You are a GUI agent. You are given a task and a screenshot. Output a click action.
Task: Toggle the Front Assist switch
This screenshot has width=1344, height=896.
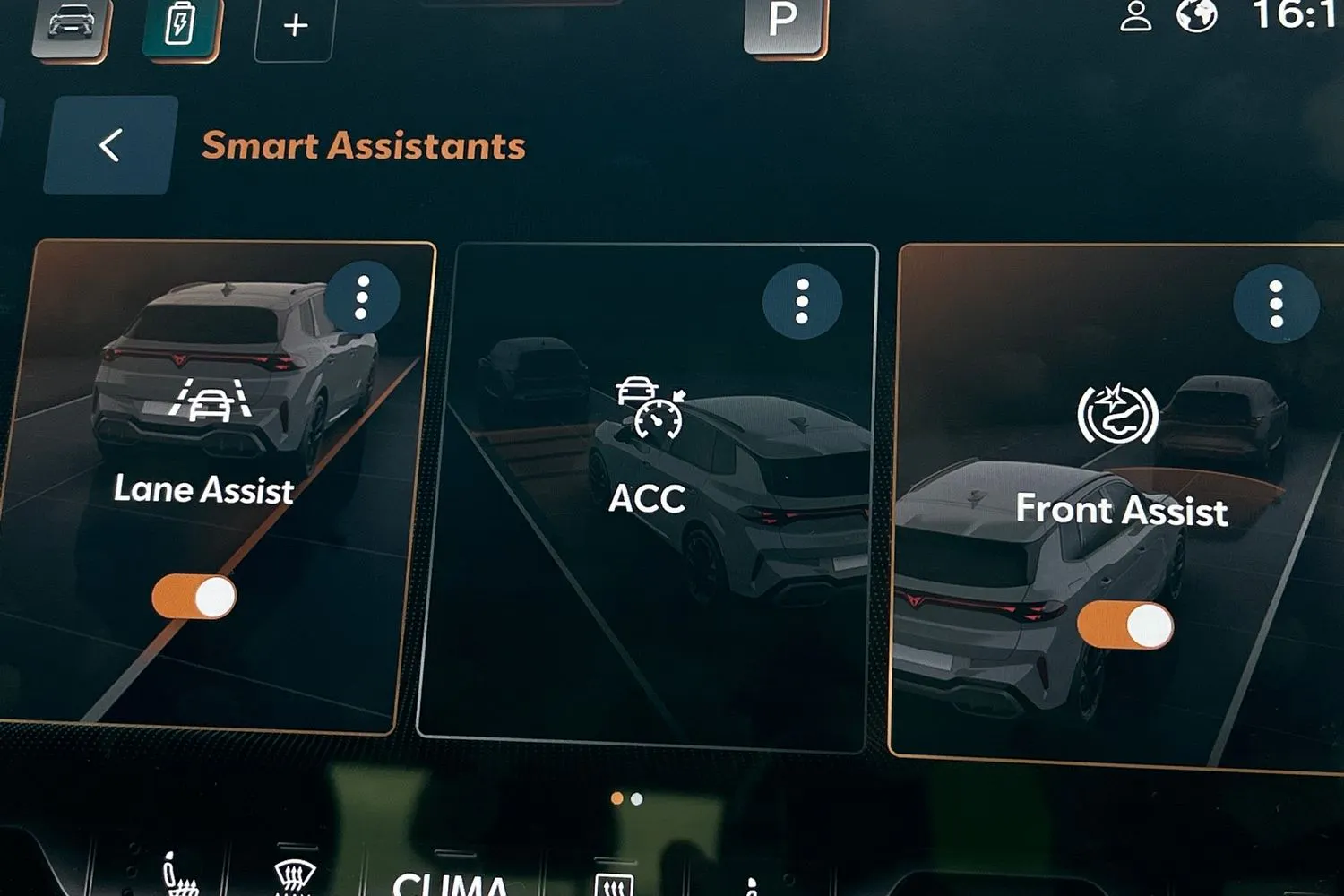[1125, 625]
